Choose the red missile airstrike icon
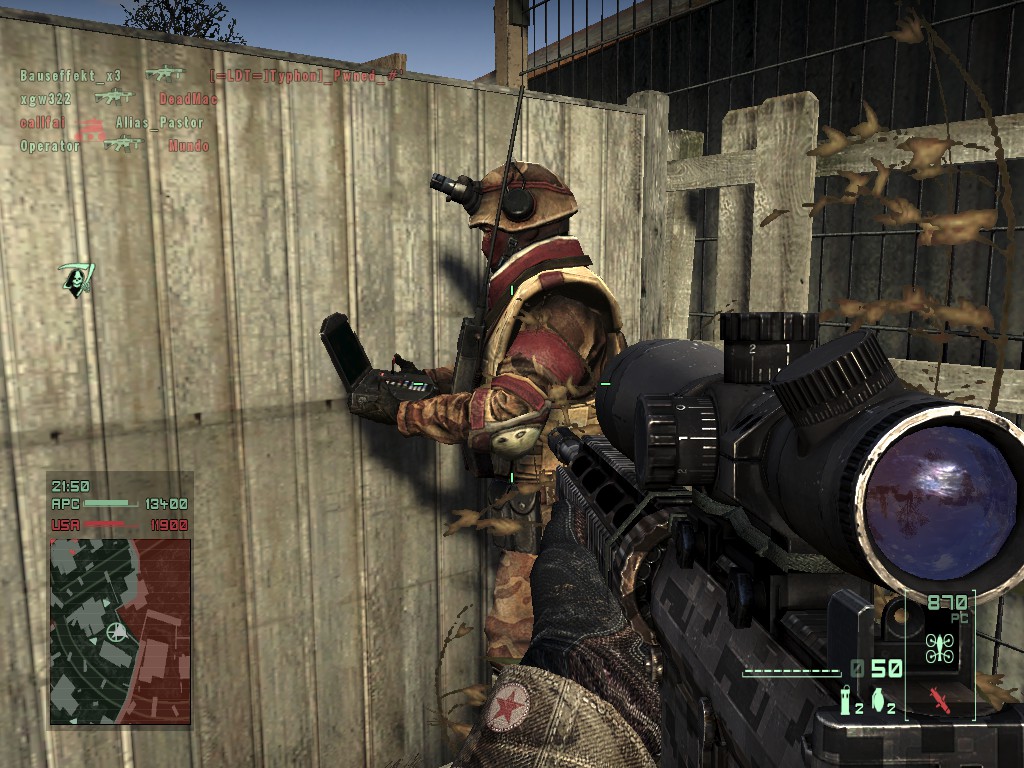 [x=941, y=698]
